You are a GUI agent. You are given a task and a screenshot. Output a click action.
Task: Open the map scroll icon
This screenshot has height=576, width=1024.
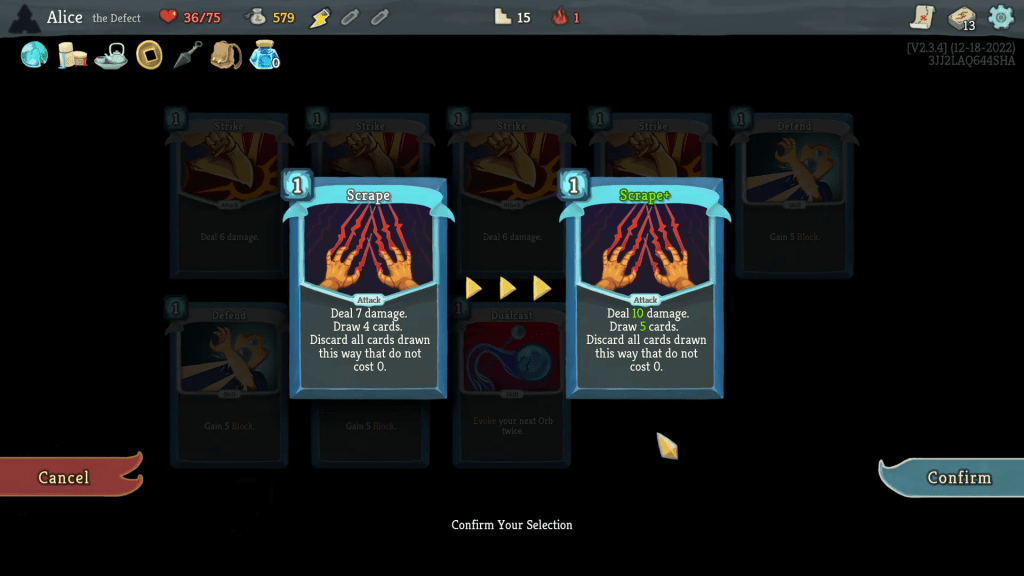pyautogui.click(x=922, y=17)
